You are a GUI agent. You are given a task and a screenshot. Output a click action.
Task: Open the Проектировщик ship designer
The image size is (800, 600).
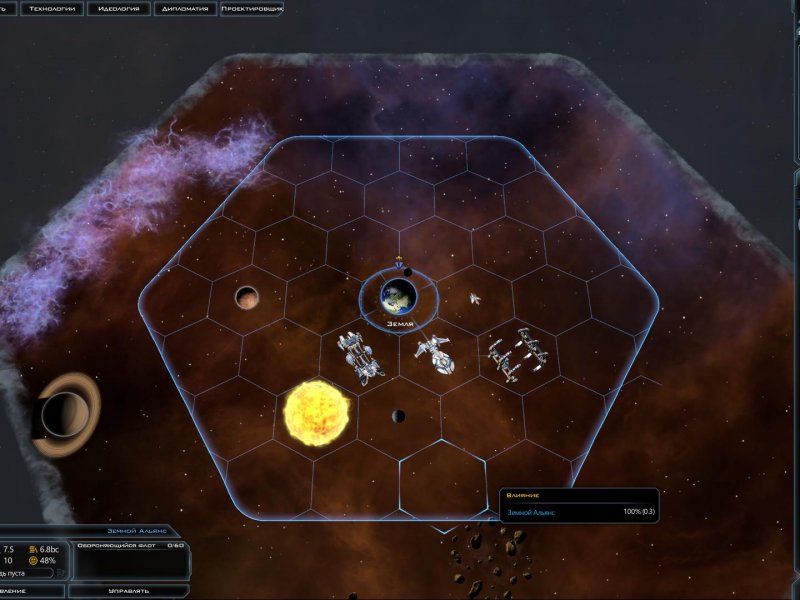coord(251,9)
